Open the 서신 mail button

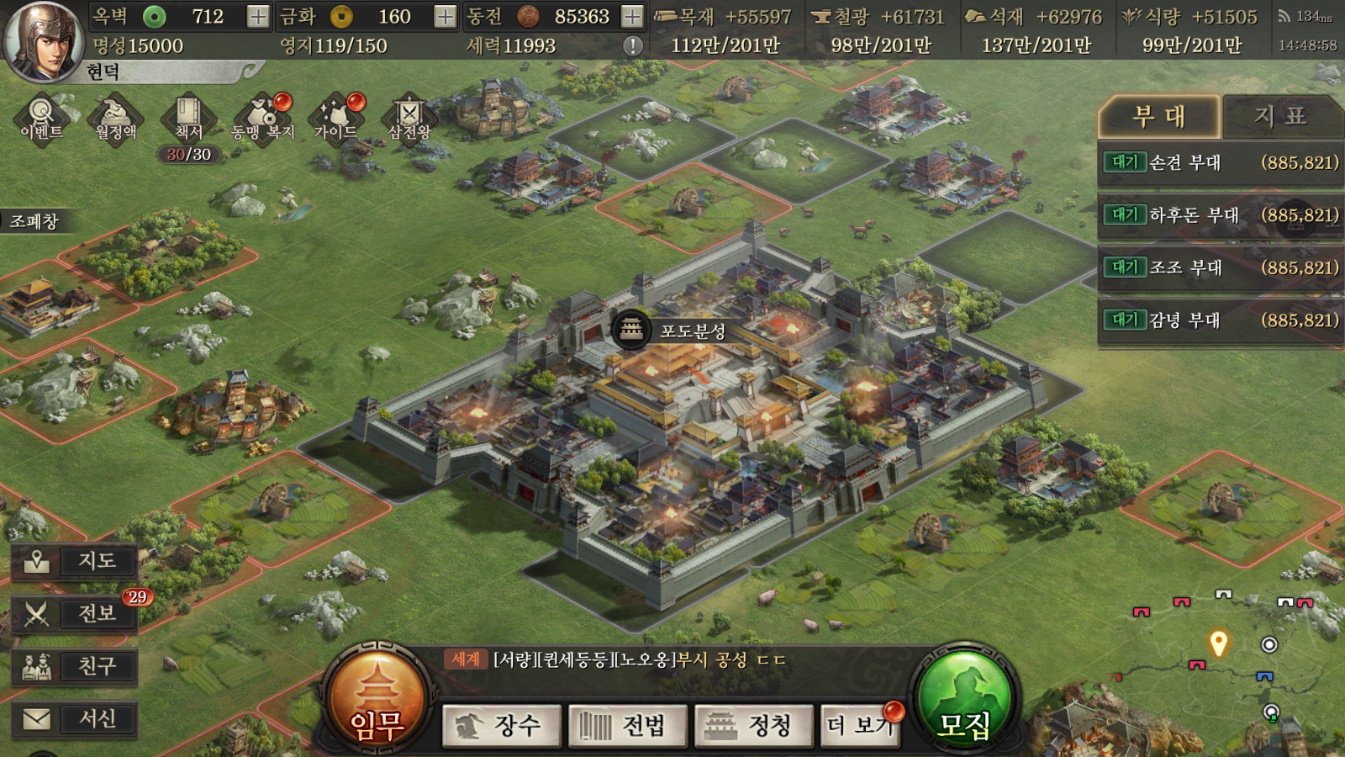pos(76,719)
